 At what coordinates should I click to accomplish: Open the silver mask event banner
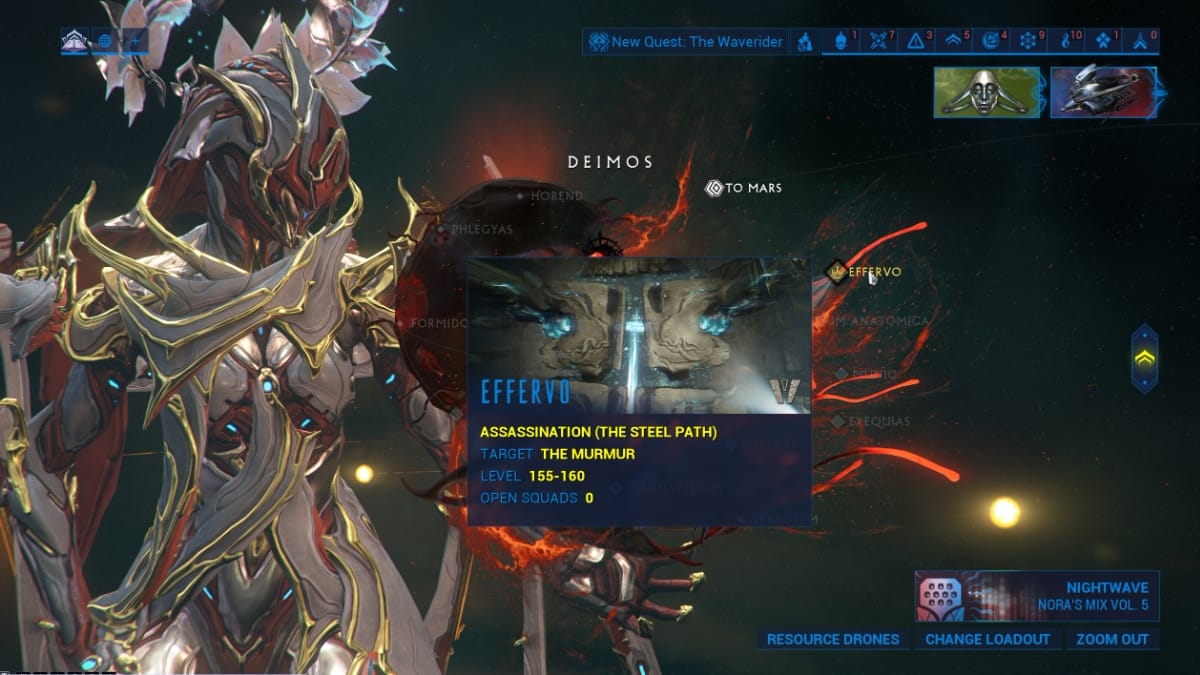[x=987, y=92]
